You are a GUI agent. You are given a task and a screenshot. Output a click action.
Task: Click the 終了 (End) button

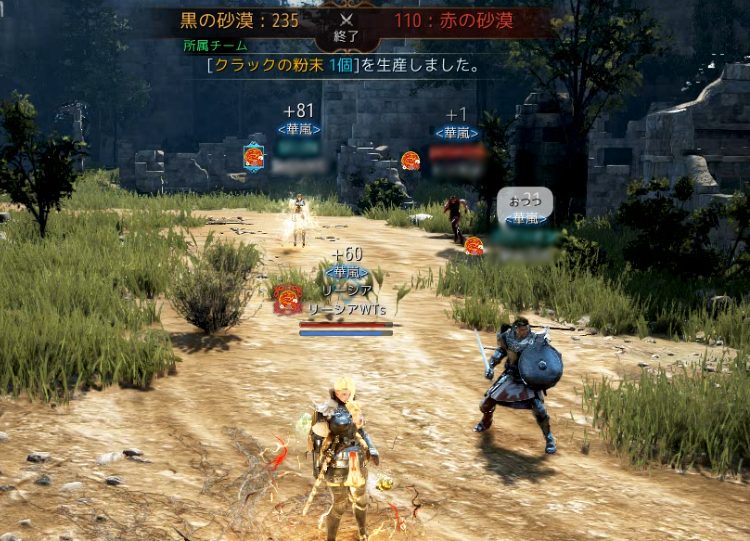[x=347, y=29]
